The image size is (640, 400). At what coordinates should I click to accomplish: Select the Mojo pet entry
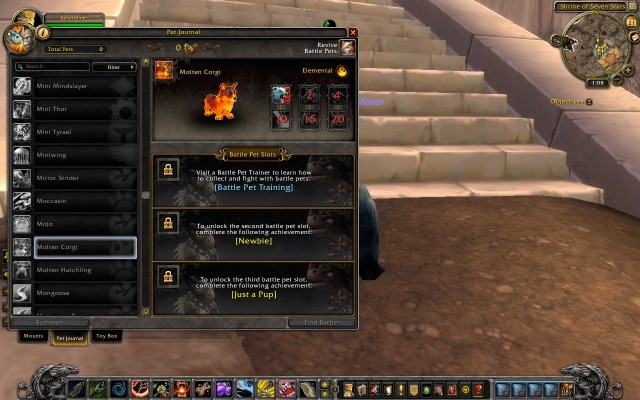74,223
